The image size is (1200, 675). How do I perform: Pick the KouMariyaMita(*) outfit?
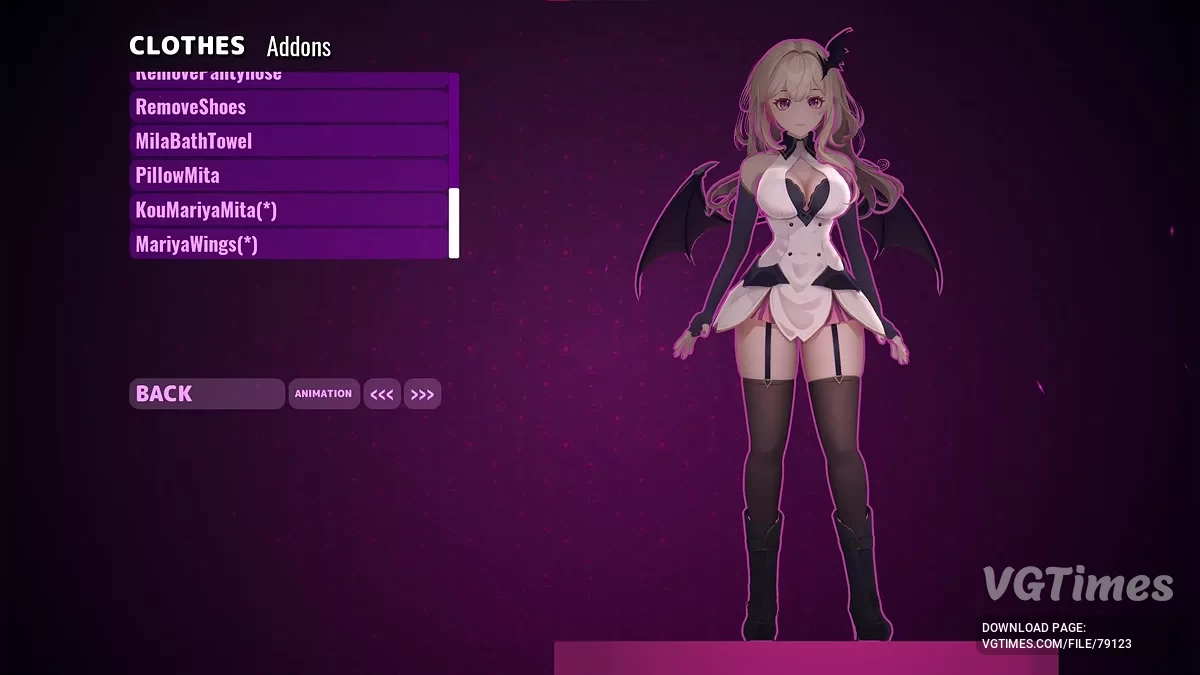[x=289, y=210]
